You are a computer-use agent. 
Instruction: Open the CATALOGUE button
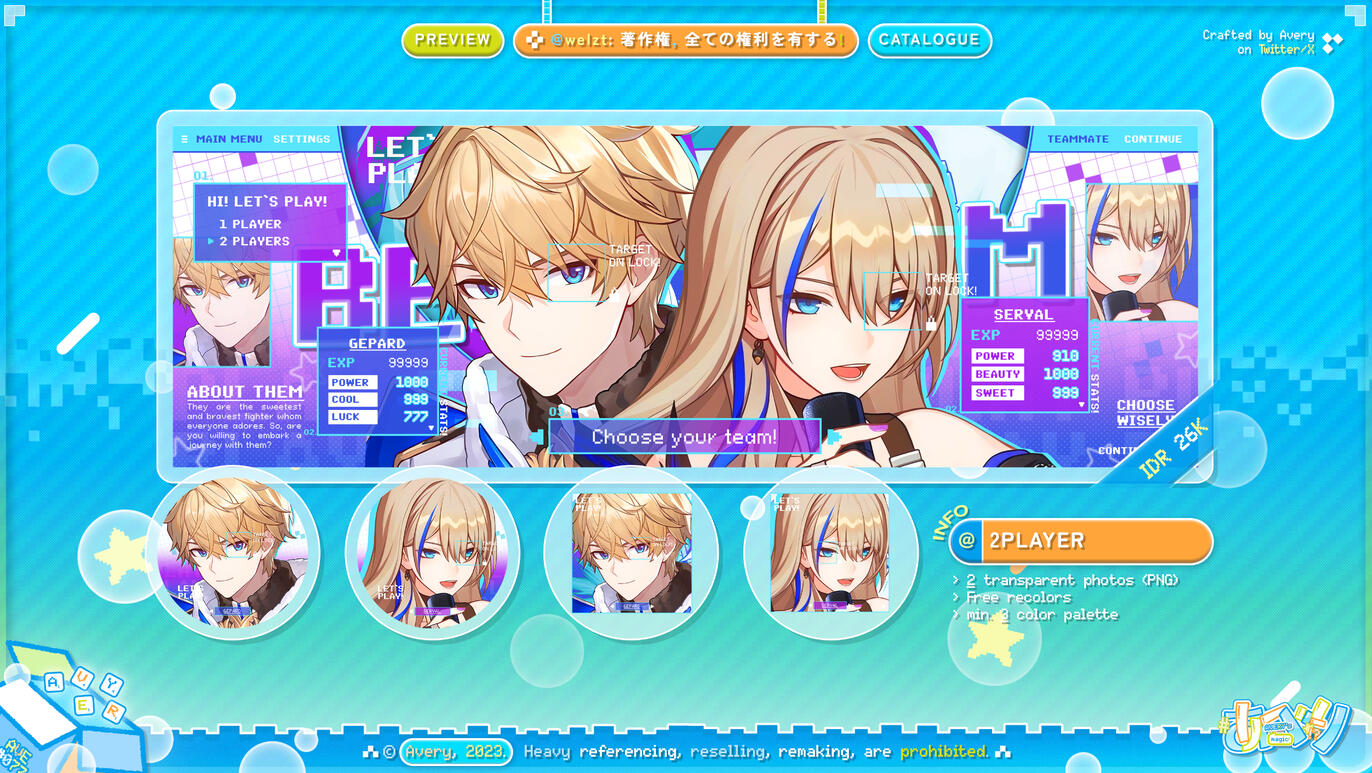pyautogui.click(x=929, y=40)
